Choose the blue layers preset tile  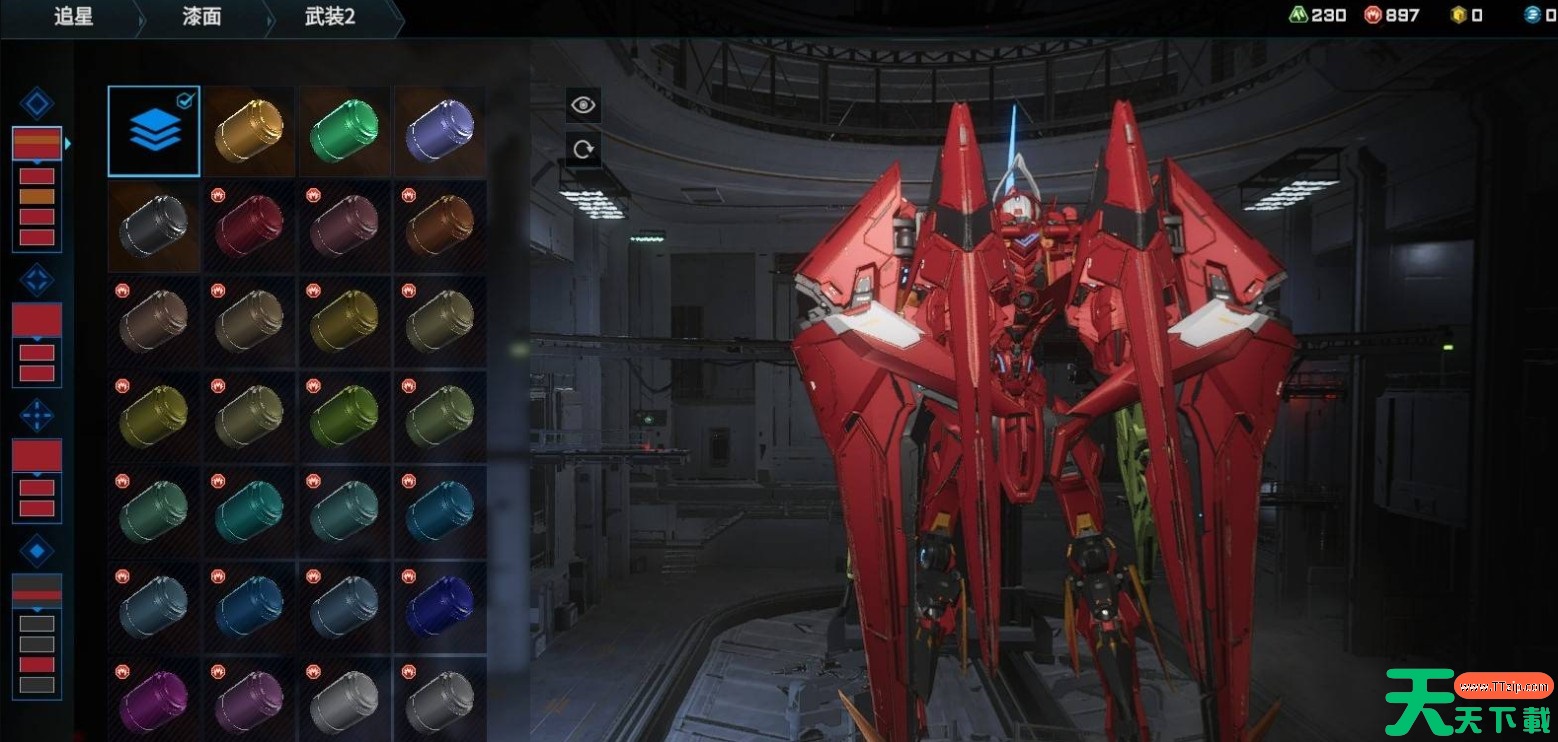click(154, 131)
